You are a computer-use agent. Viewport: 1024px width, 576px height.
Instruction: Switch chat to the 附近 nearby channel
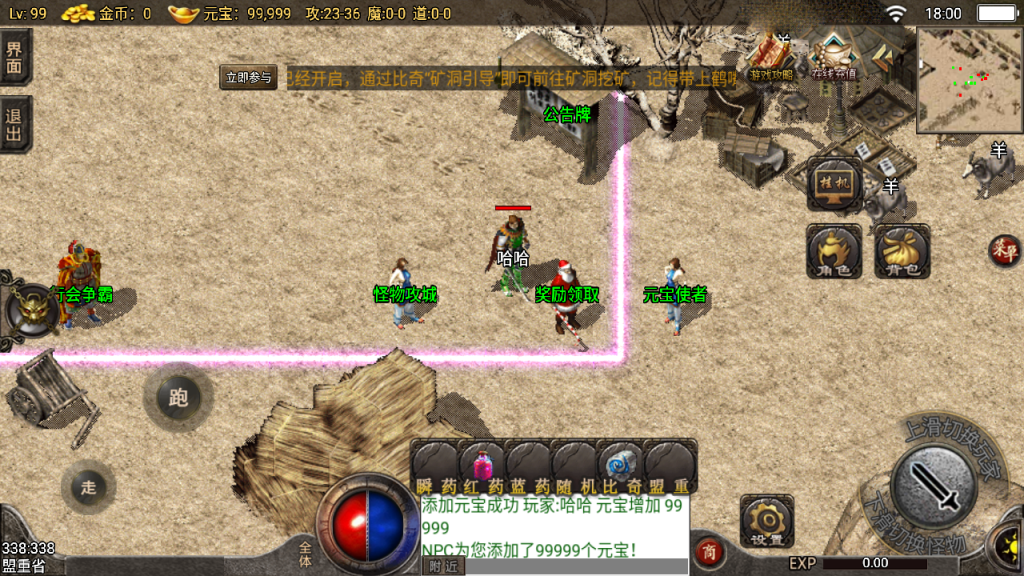[x=446, y=566]
